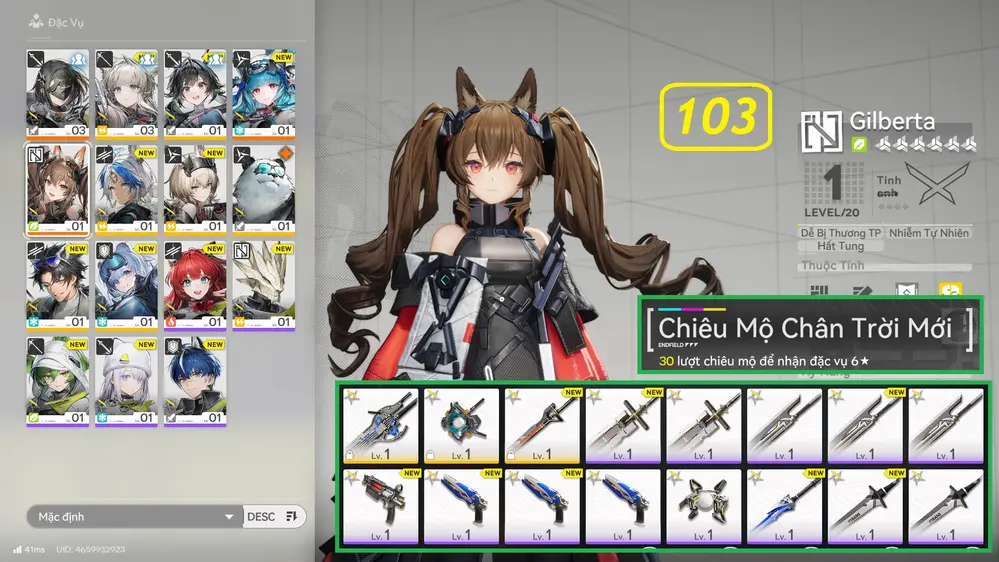Image resolution: width=999 pixels, height=562 pixels.
Task: Select the red-bladed gold-tier sword
Action: (541, 424)
